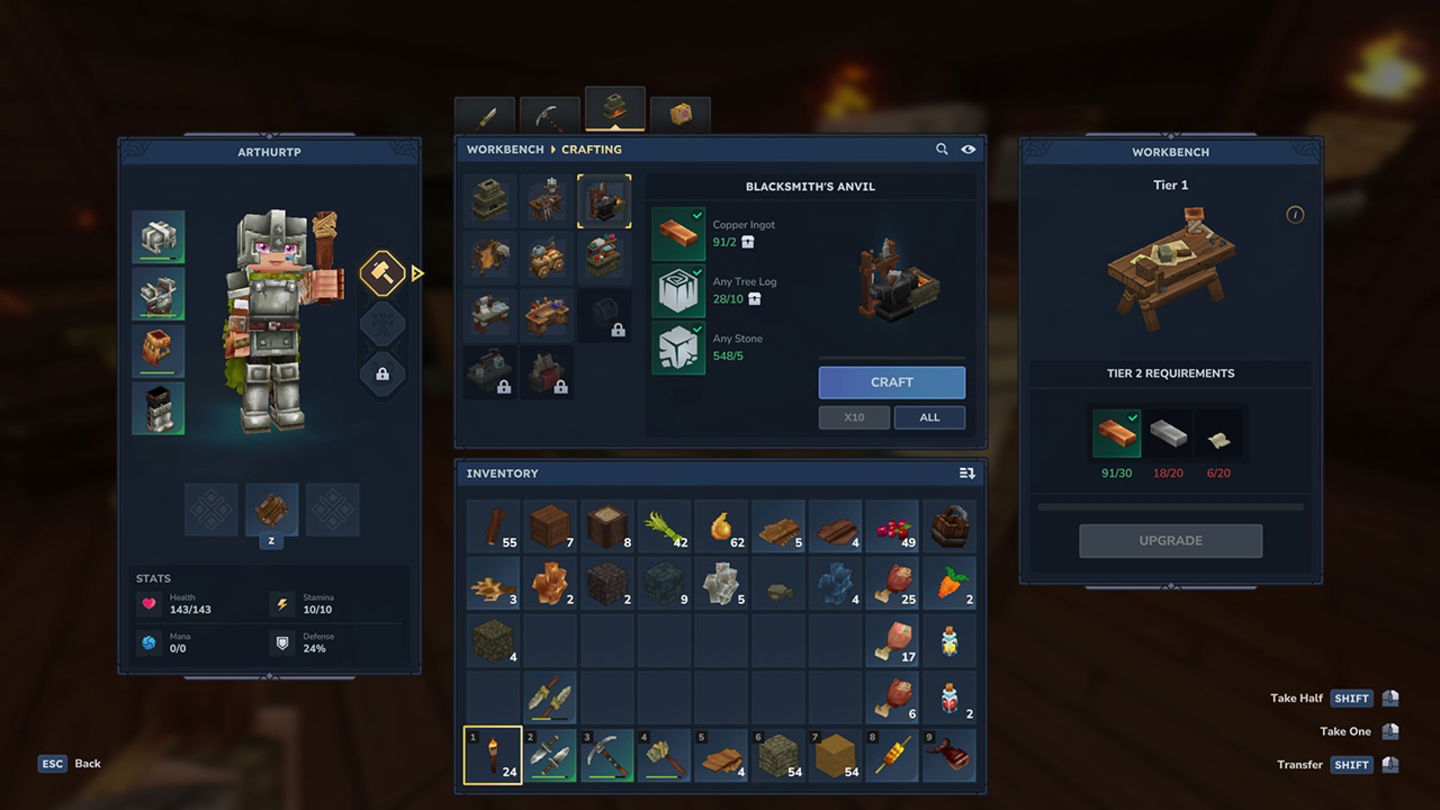Click the helmet equipment slot
This screenshot has width=1440, height=810.
point(158,237)
